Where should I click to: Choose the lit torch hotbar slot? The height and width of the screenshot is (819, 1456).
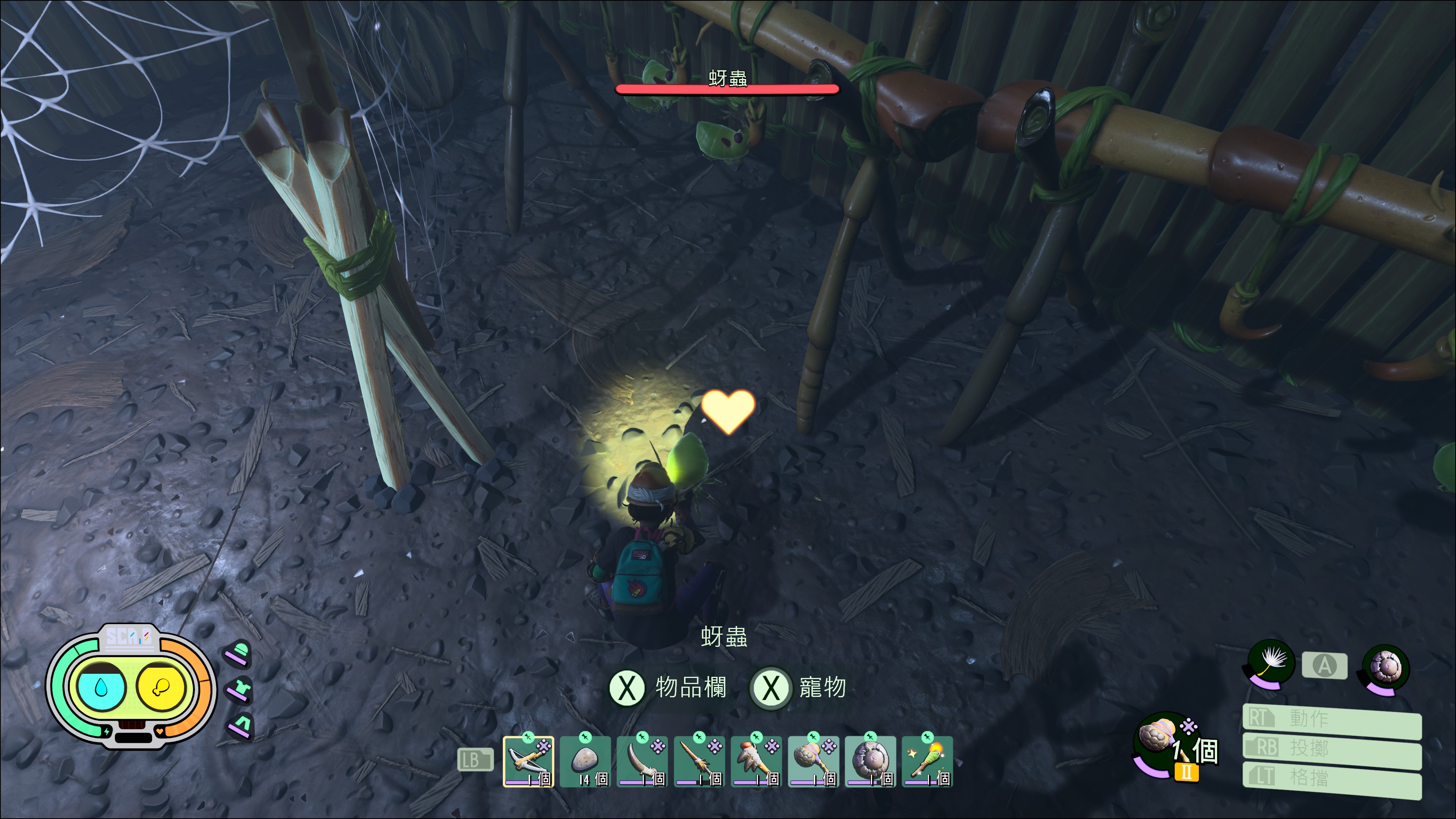pyautogui.click(x=927, y=761)
